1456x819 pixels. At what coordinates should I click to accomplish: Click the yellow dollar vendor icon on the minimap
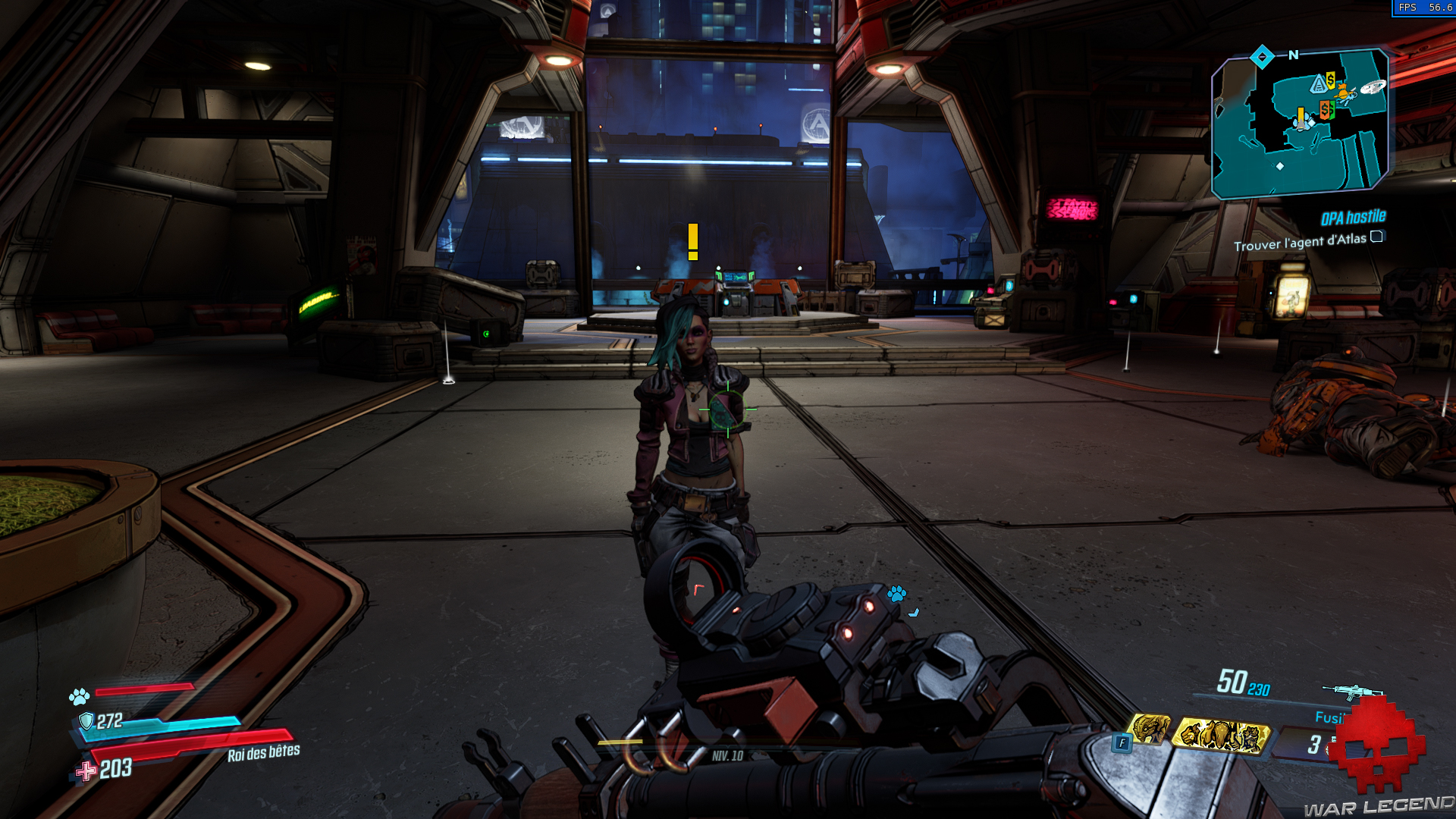click(1330, 80)
